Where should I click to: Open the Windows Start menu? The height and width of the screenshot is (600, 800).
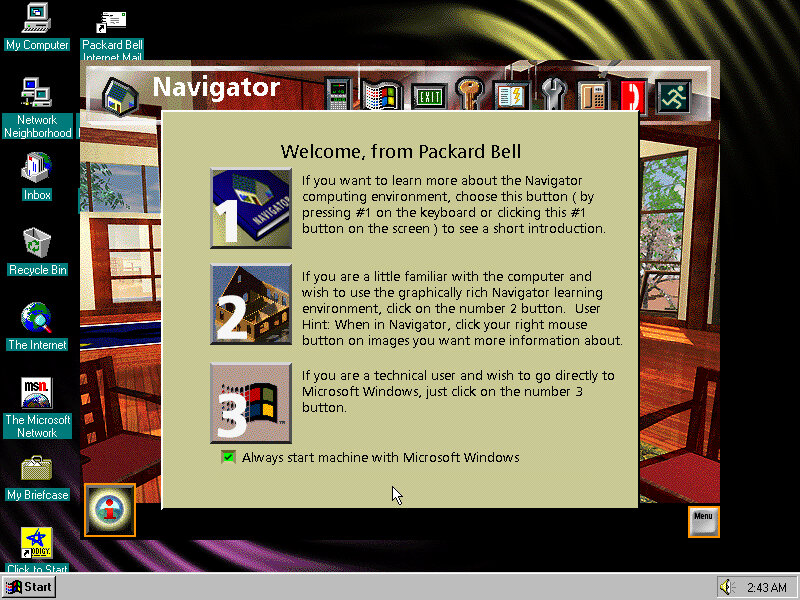(29, 587)
